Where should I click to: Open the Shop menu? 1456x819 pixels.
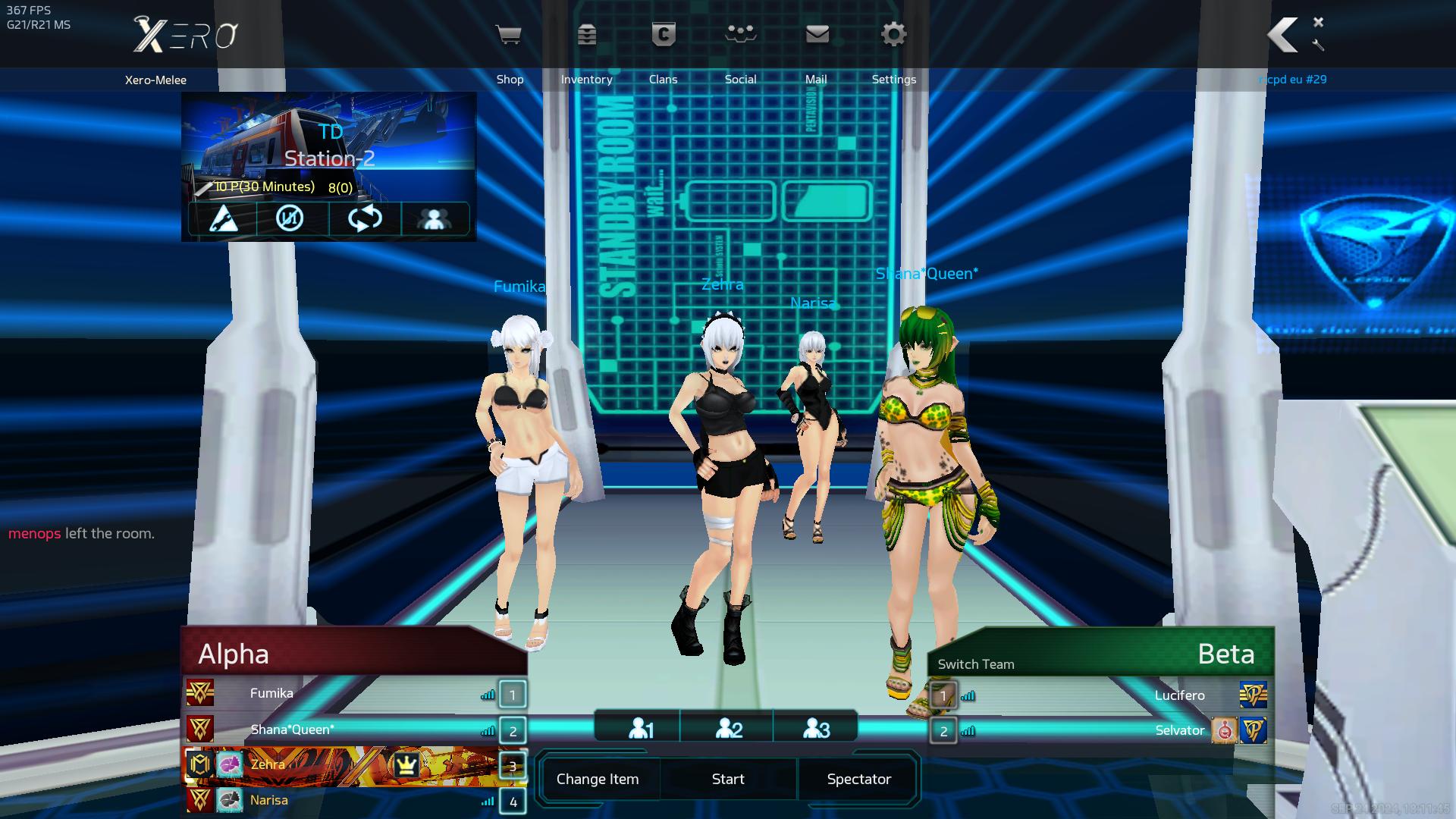pos(509,36)
